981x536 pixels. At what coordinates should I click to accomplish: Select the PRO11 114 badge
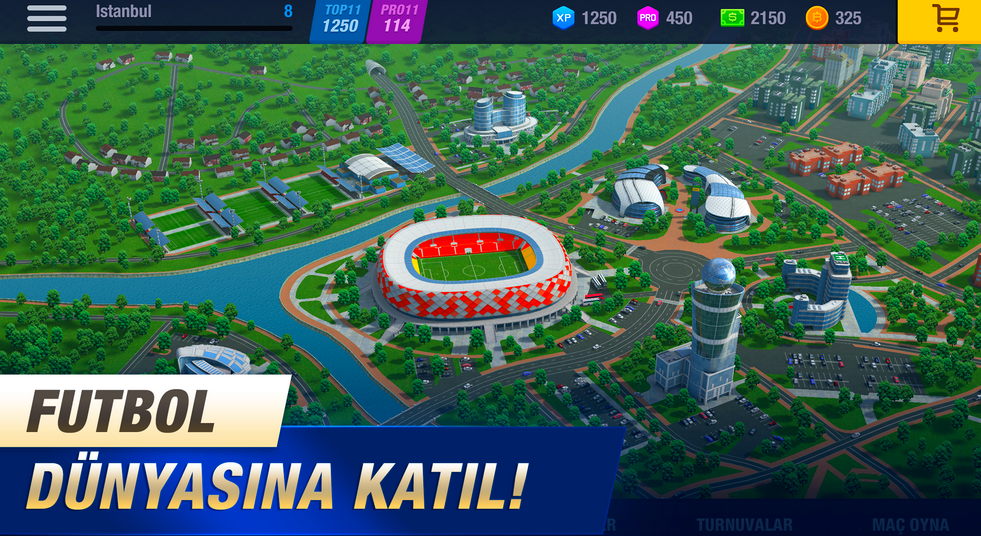(397, 20)
